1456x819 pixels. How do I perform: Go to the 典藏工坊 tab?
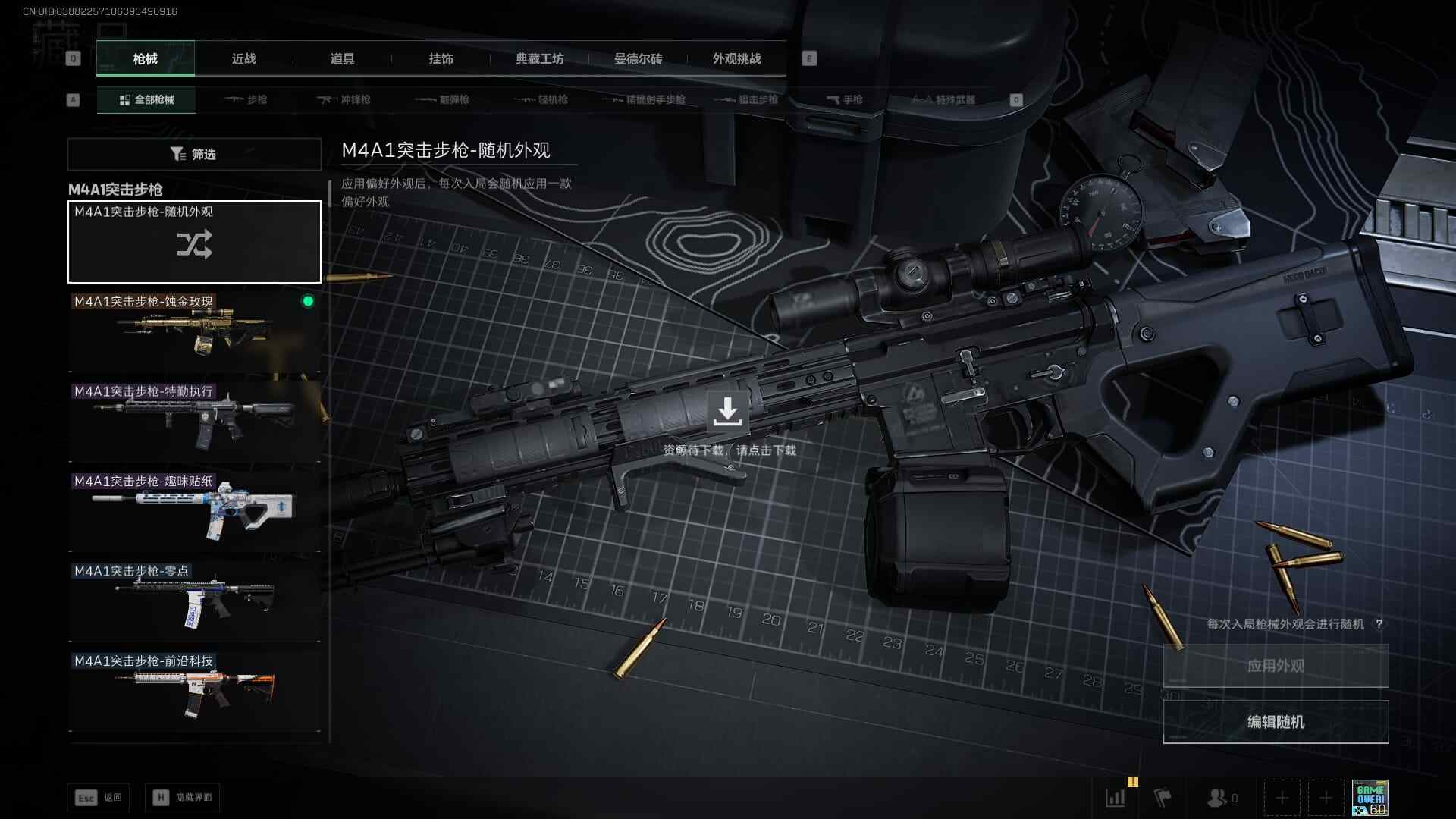(x=539, y=59)
